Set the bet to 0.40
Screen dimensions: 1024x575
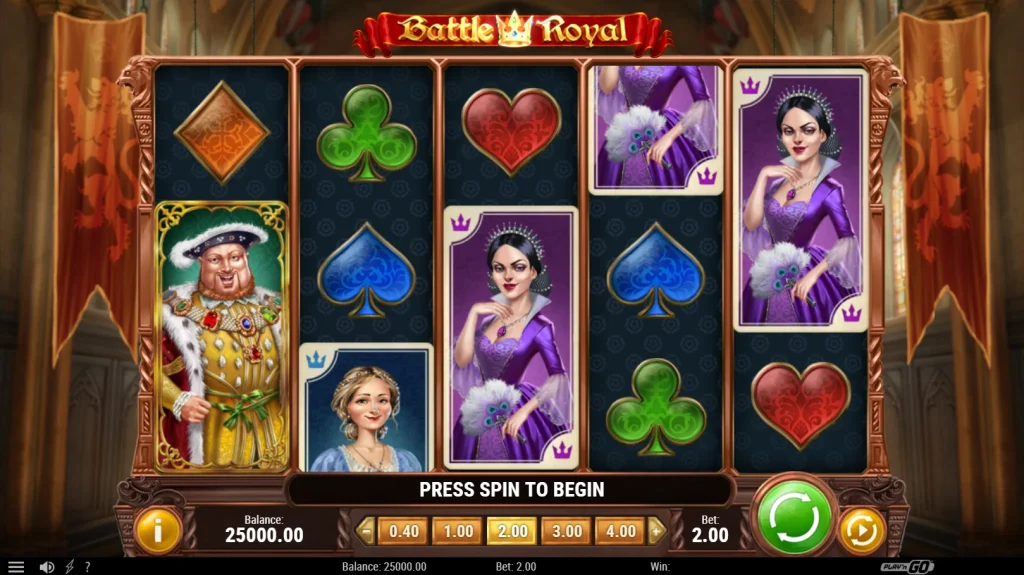[403, 531]
